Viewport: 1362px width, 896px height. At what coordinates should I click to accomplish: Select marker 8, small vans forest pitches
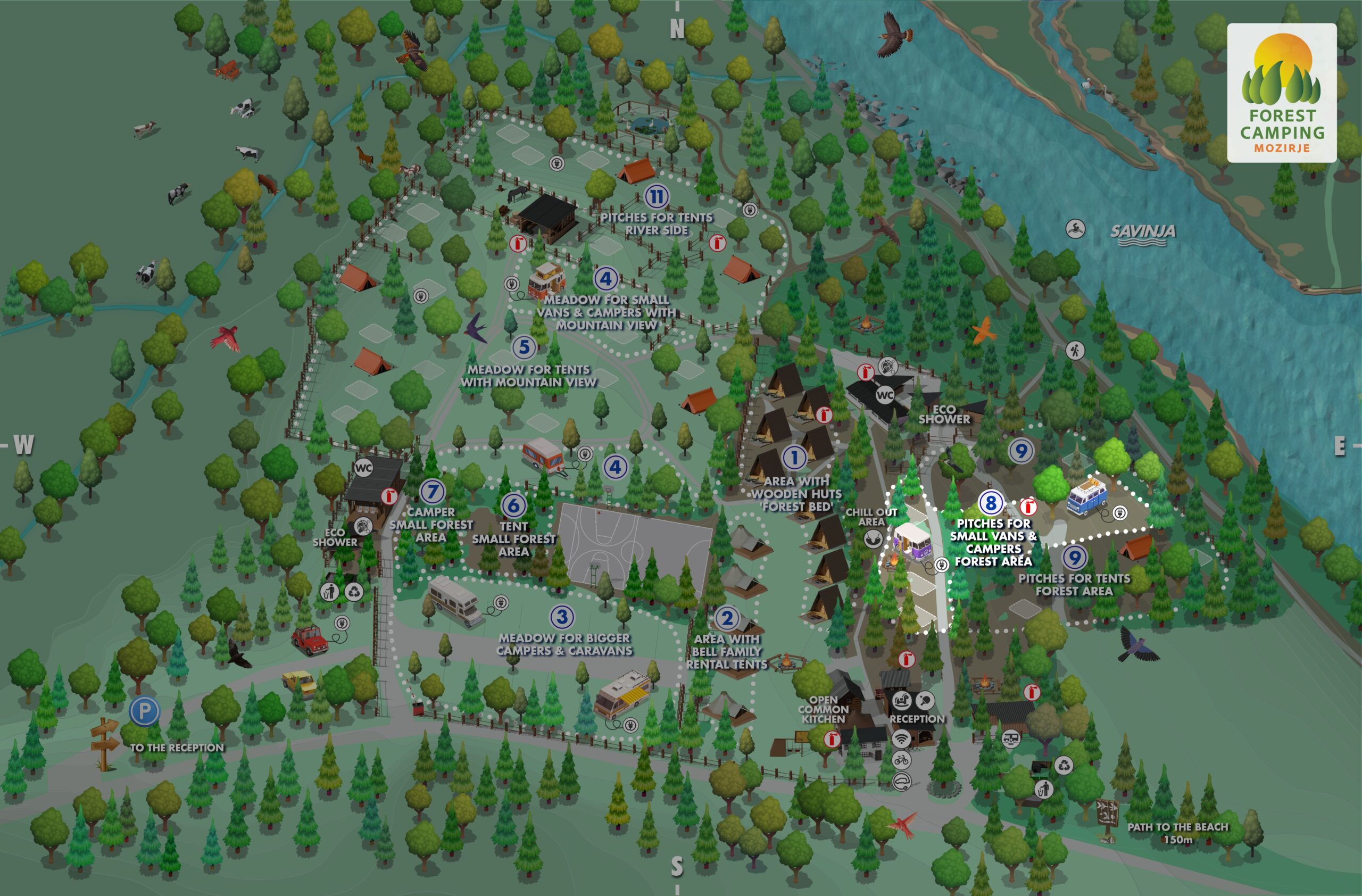(x=991, y=503)
